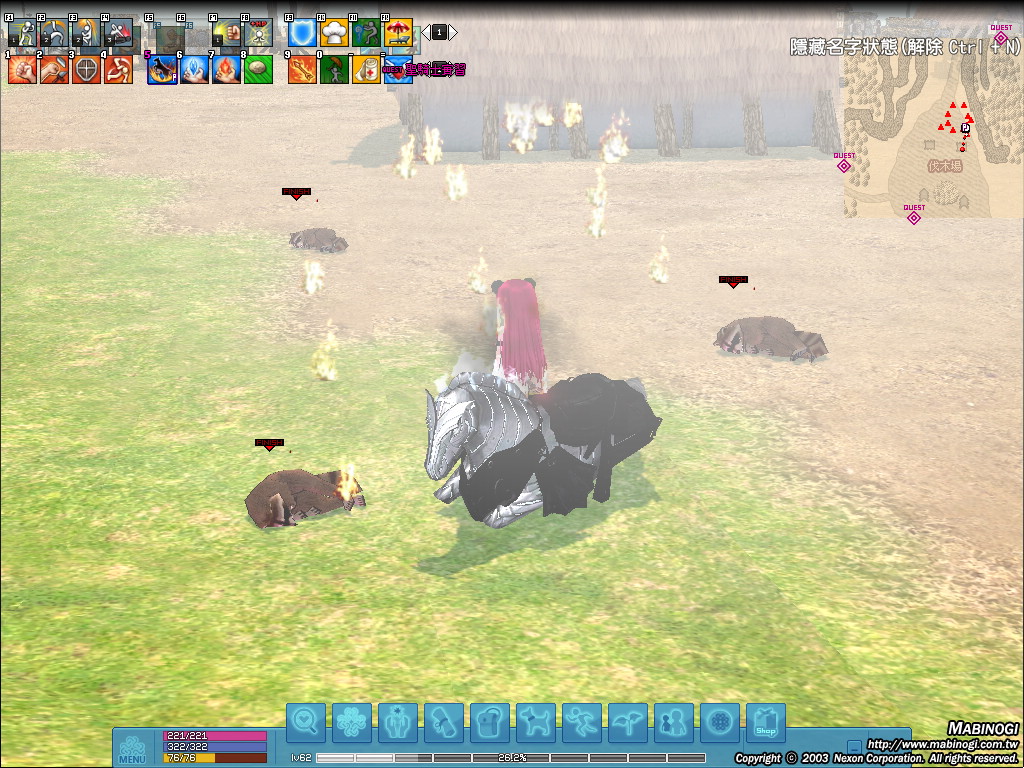The width and height of the screenshot is (1024, 768).
Task: Open the winged figure icon
Action: [628, 722]
